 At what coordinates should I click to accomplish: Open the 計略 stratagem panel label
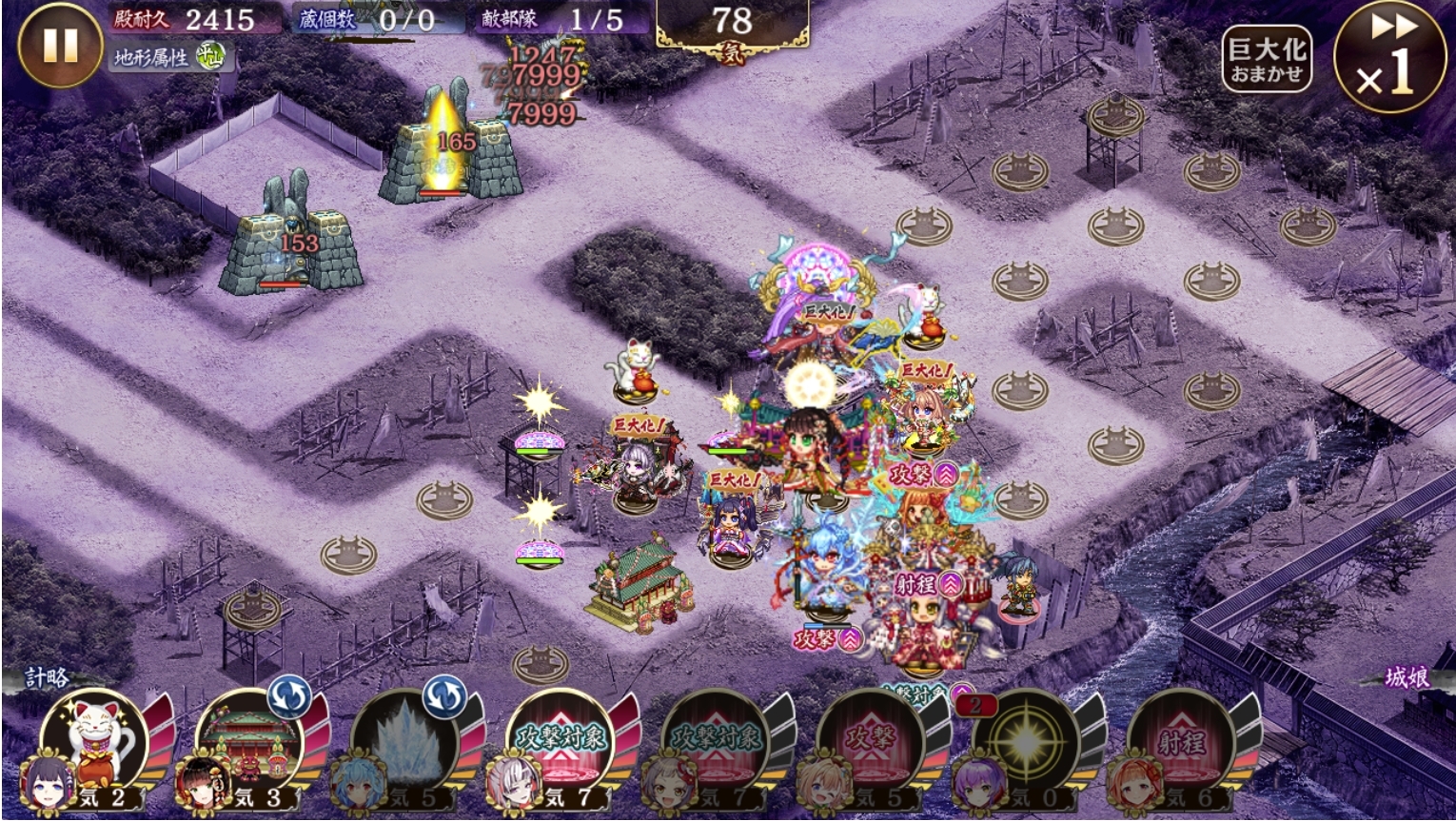click(46, 677)
